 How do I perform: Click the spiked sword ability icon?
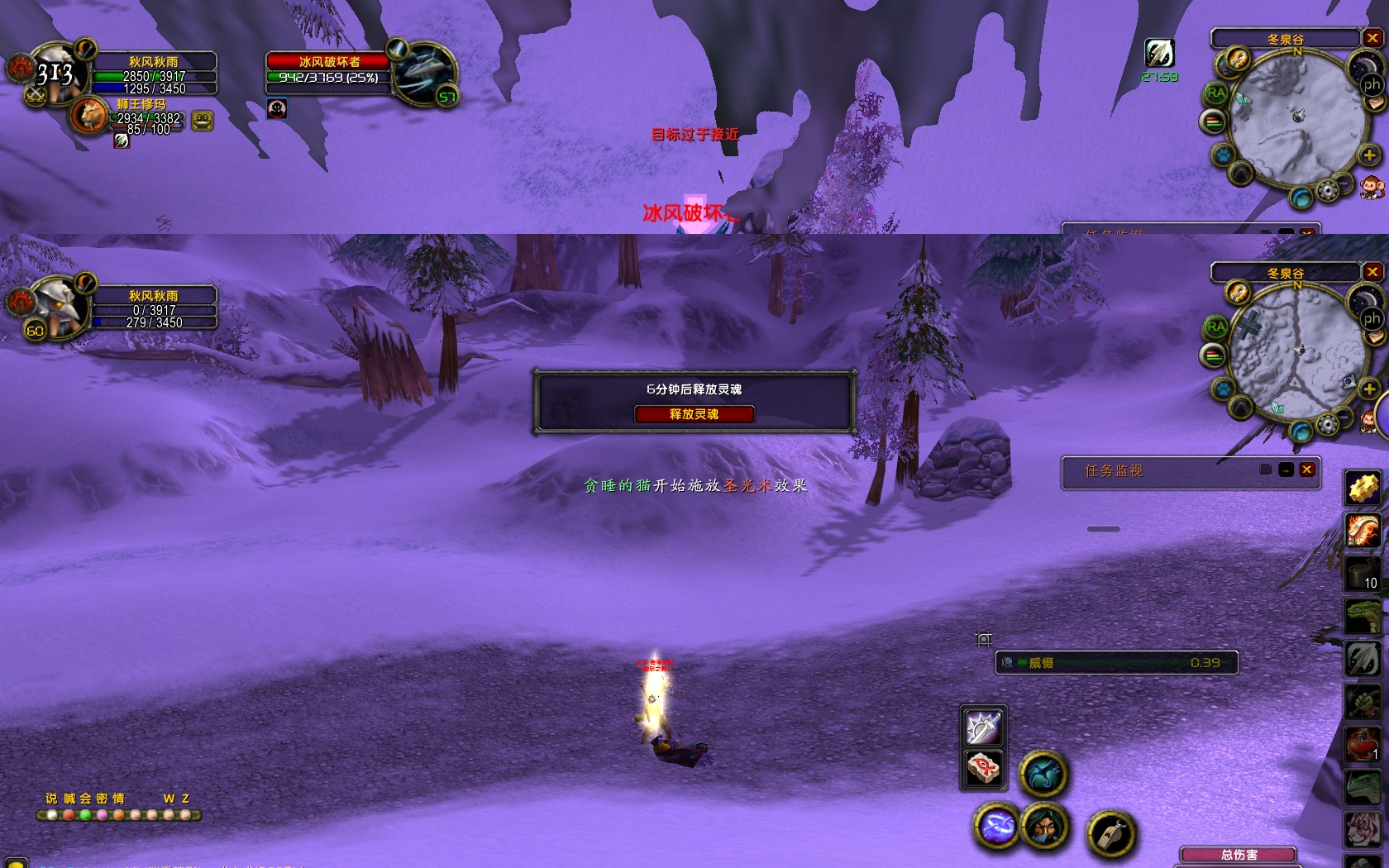[x=983, y=727]
